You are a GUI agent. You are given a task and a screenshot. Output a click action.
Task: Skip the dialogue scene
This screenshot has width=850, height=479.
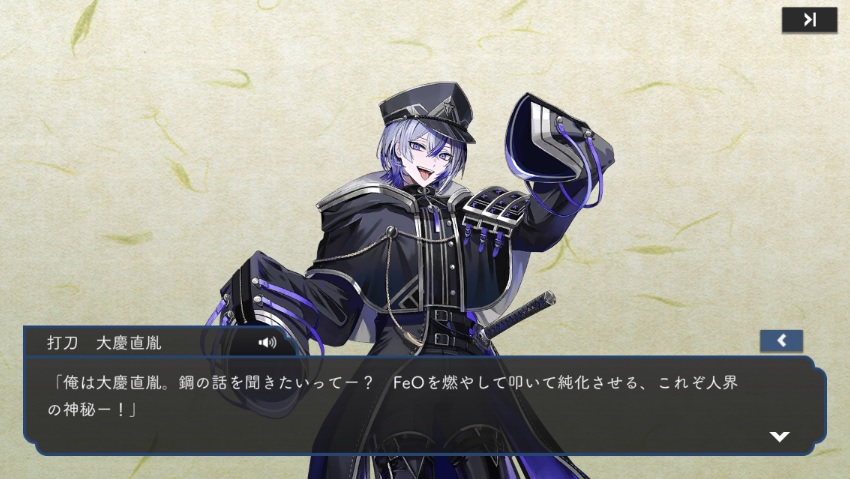coord(809,20)
